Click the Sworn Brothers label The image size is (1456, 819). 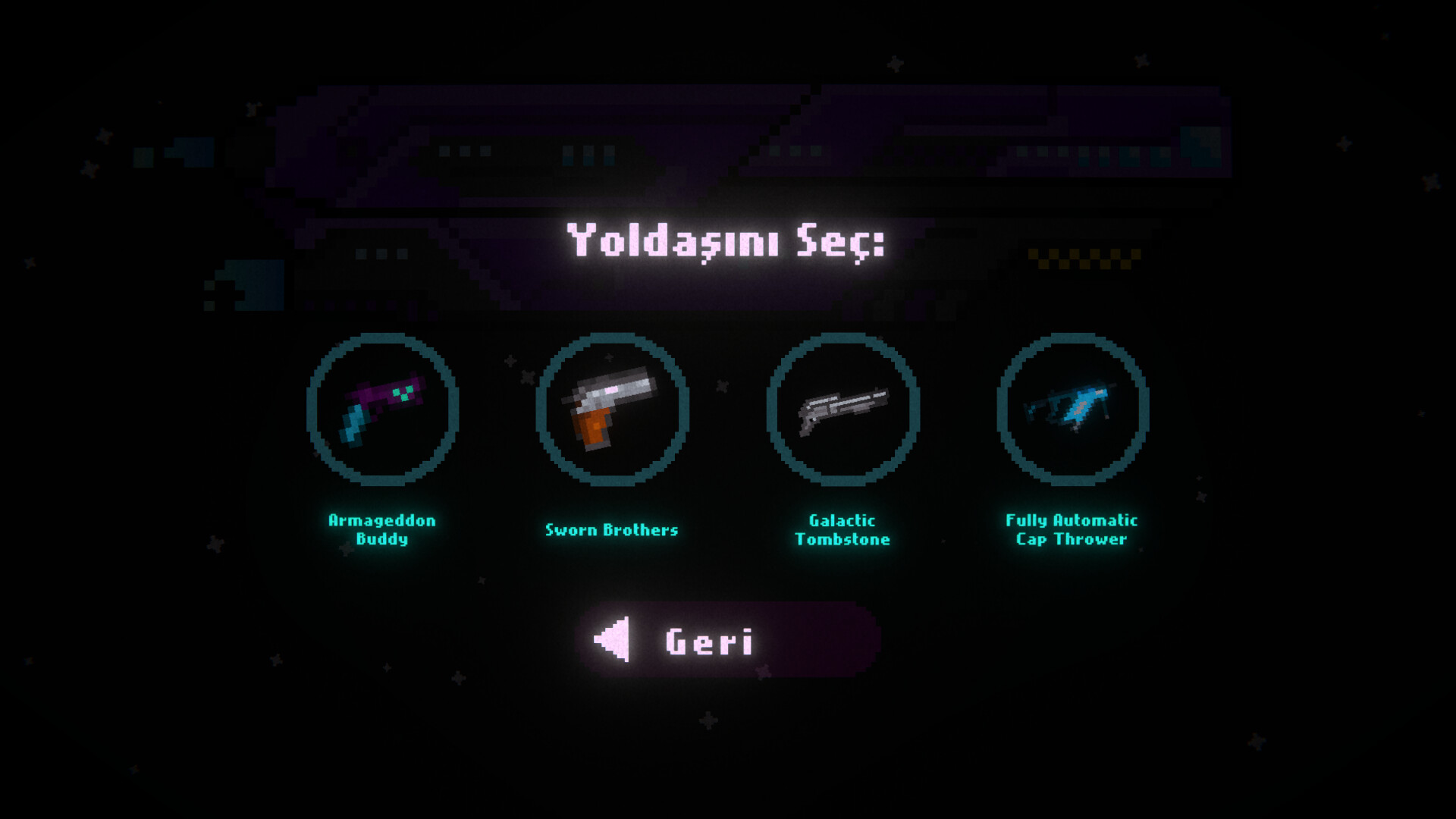pyautogui.click(x=611, y=530)
